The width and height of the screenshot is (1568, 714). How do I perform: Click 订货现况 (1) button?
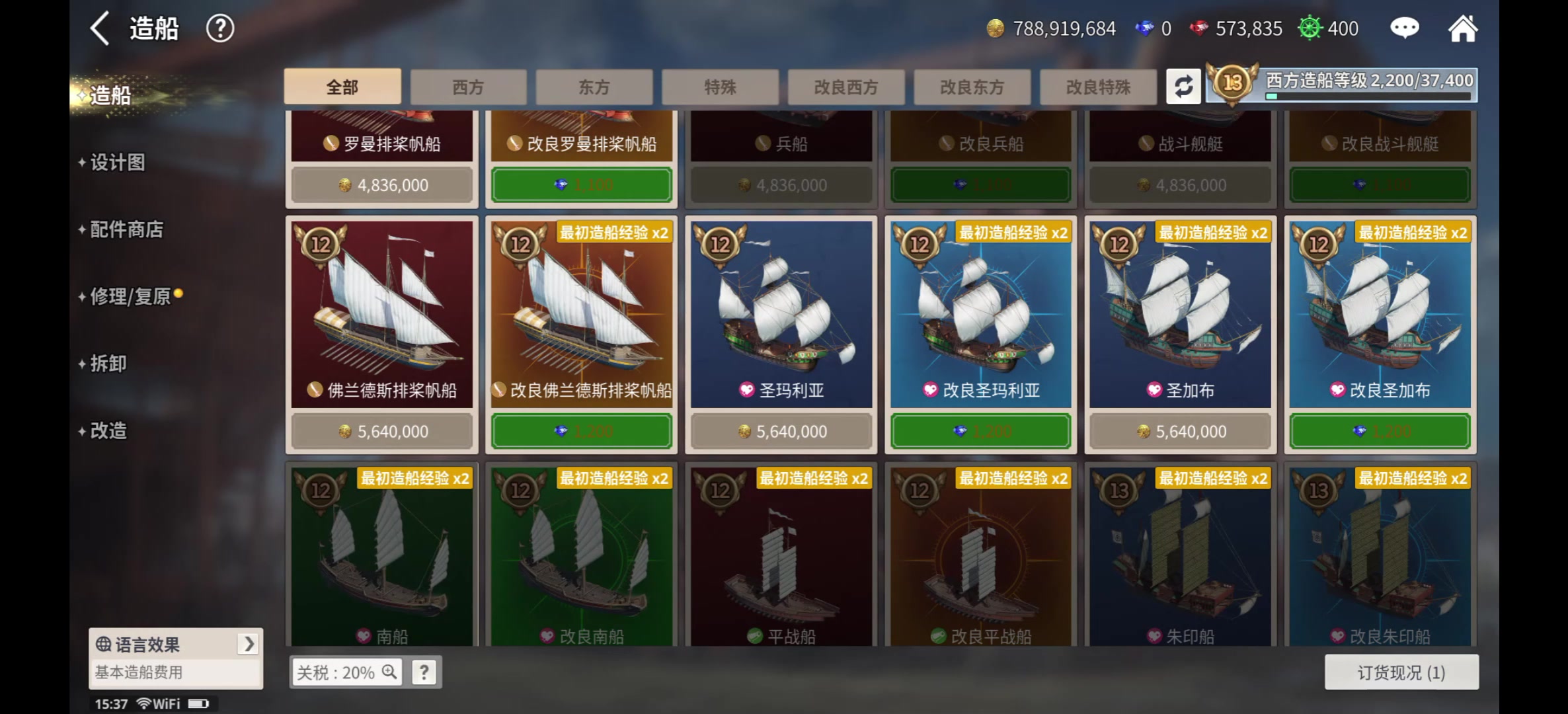1400,672
